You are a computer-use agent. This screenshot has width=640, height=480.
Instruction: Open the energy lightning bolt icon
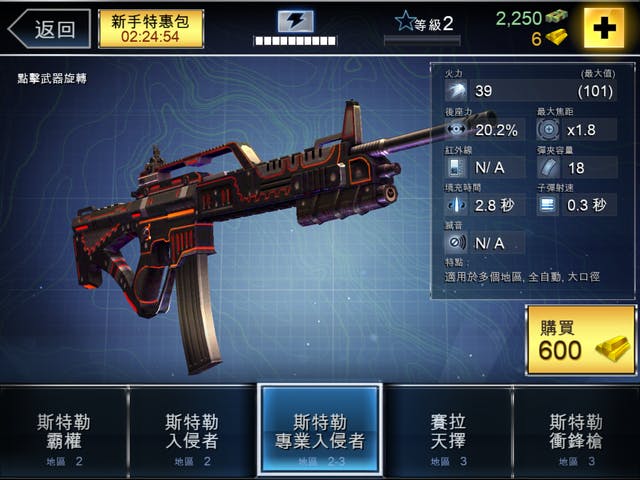(x=296, y=21)
